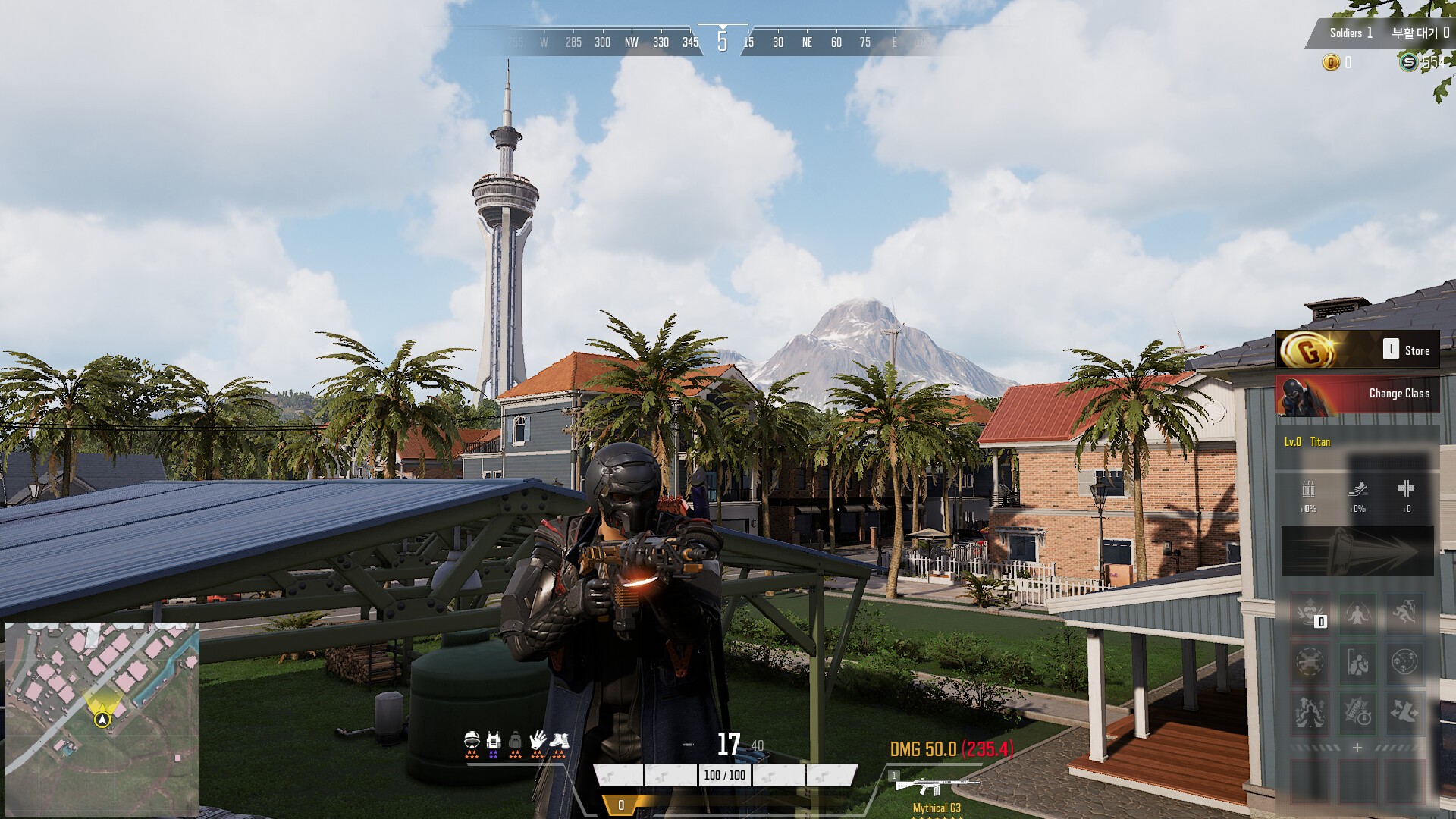Activate the heartbeat heal skill icon
Screen dimensions: 1456x819
(1310, 614)
